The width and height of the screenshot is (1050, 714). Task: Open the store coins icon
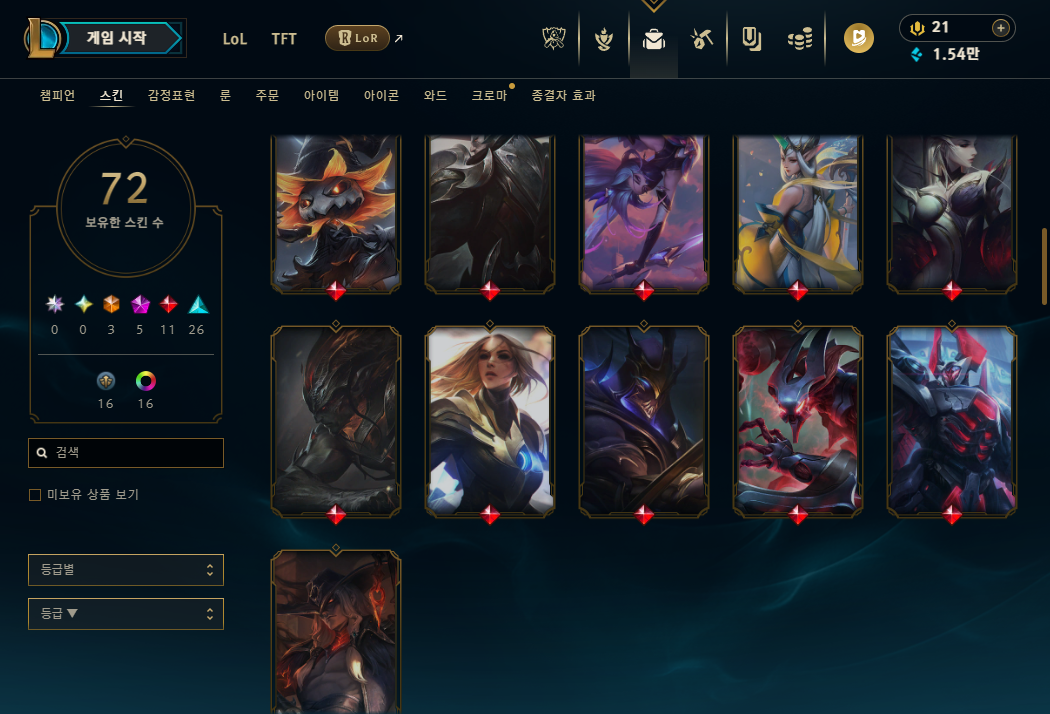click(799, 39)
